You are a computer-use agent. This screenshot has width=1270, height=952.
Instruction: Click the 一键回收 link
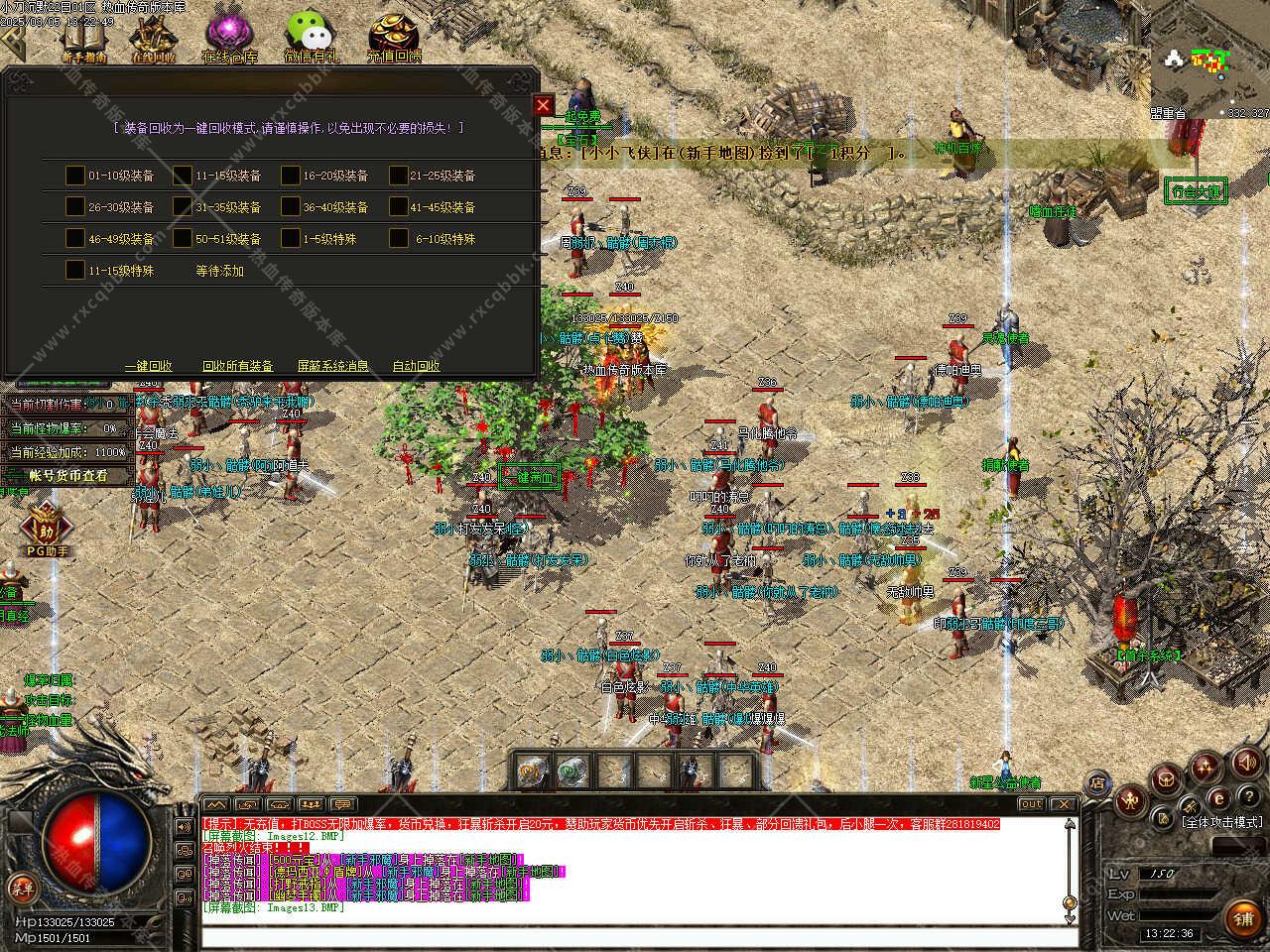click(x=149, y=366)
